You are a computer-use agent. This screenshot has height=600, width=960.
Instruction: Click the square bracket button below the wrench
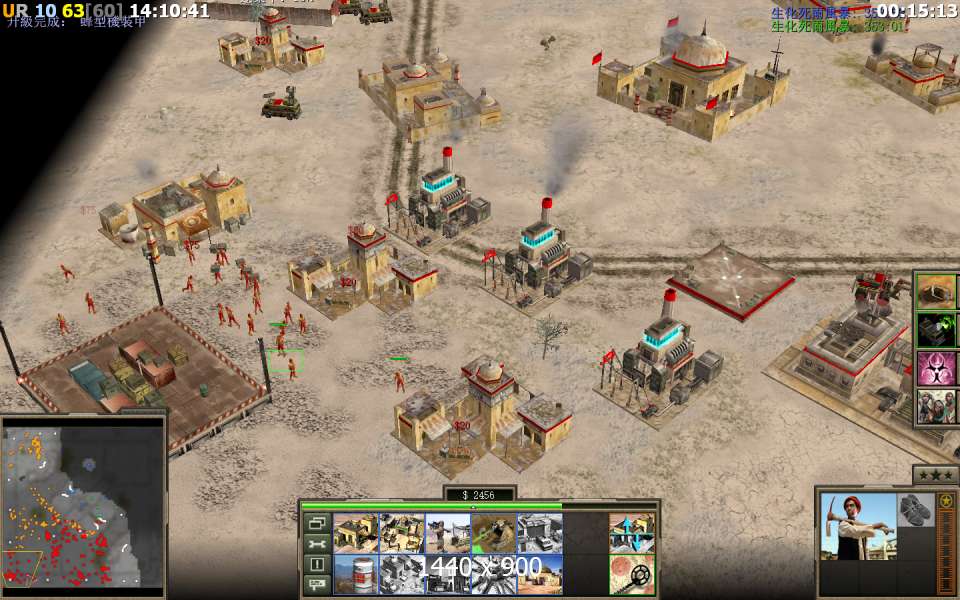click(x=318, y=564)
